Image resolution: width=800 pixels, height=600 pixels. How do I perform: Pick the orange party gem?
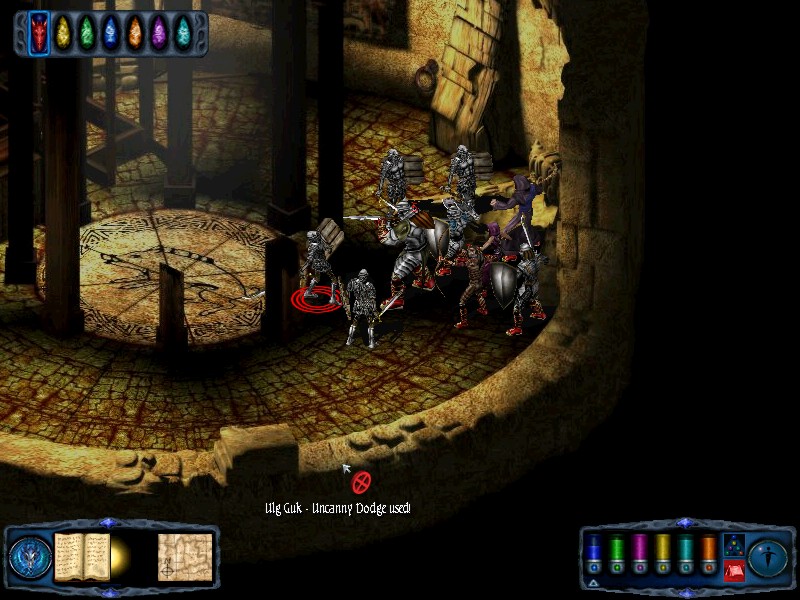135,33
